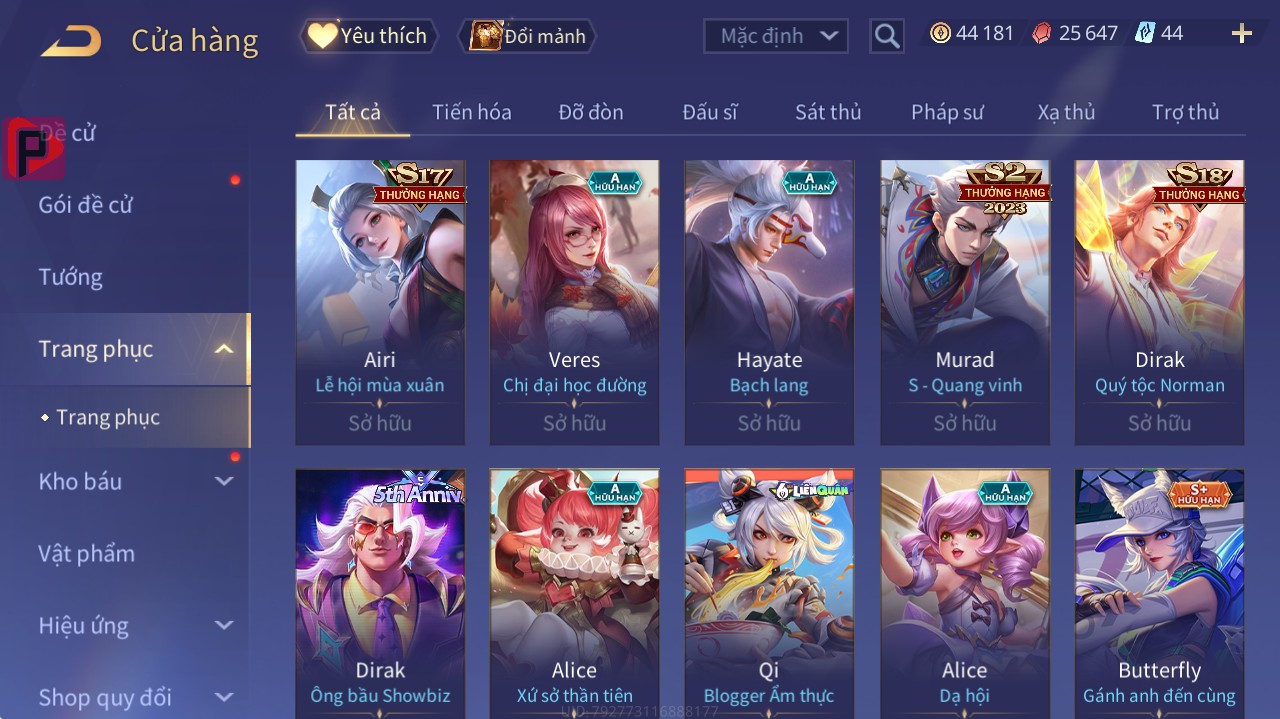1280x719 pixels.
Task: Add currency with the plus button
Action: (1241, 34)
